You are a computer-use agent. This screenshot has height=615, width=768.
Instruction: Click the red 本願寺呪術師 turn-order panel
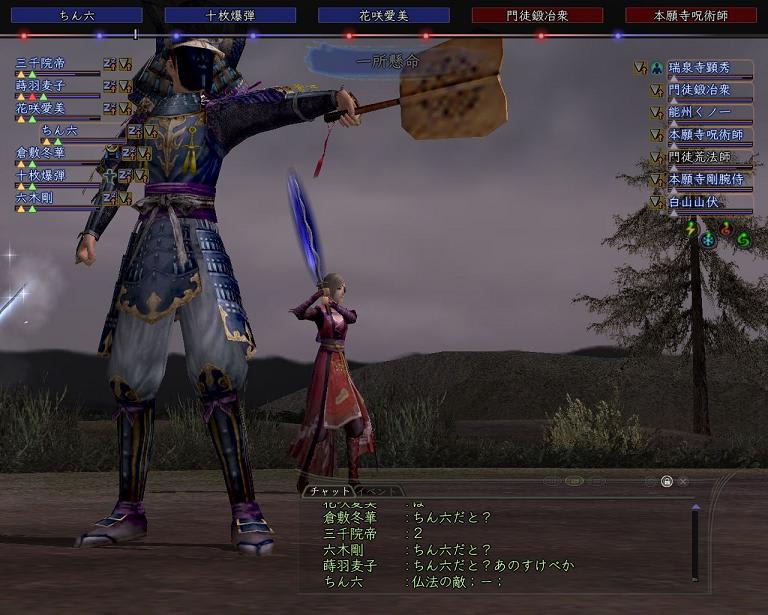tap(691, 15)
